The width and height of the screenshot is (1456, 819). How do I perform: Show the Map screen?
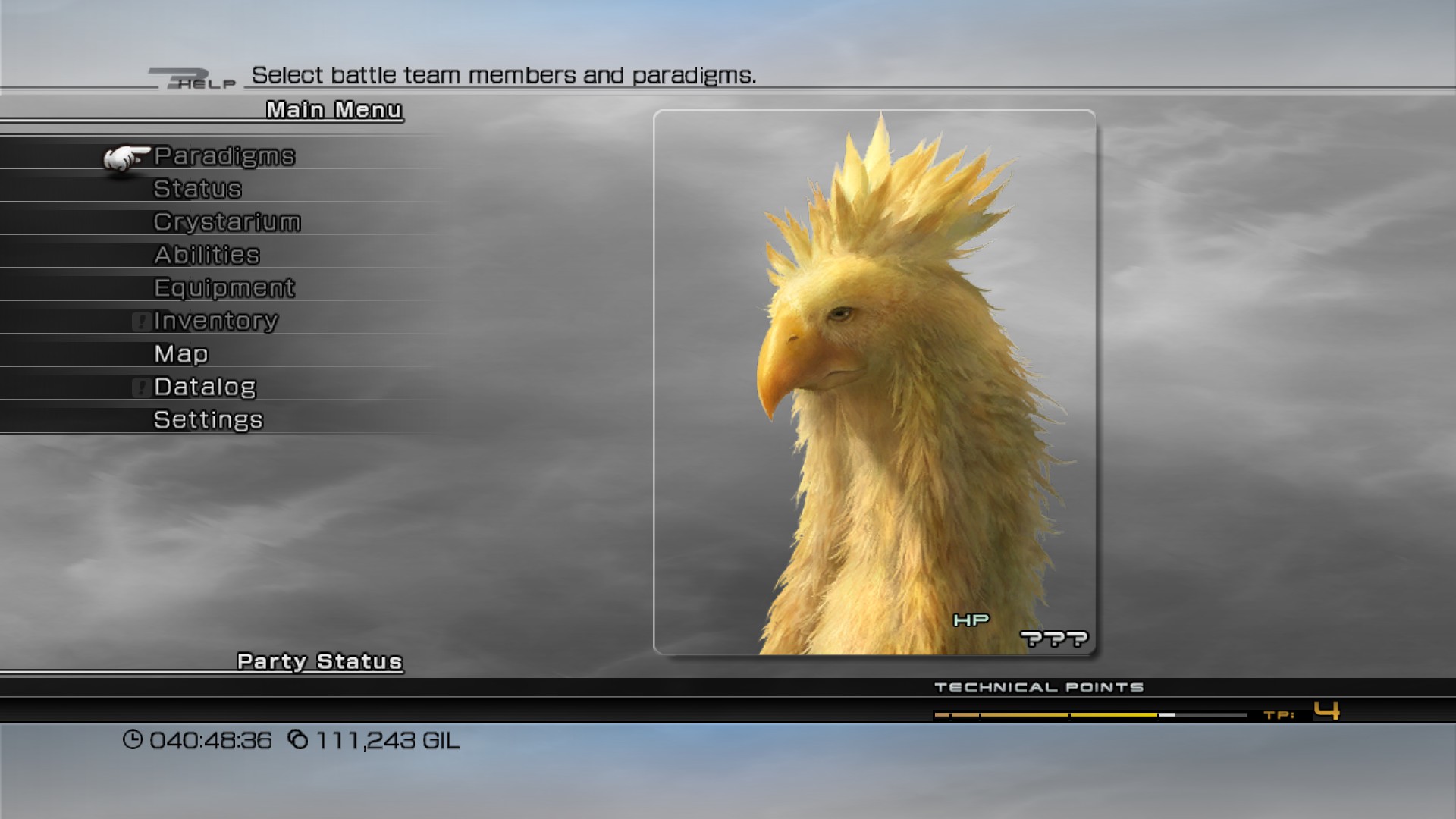click(180, 354)
